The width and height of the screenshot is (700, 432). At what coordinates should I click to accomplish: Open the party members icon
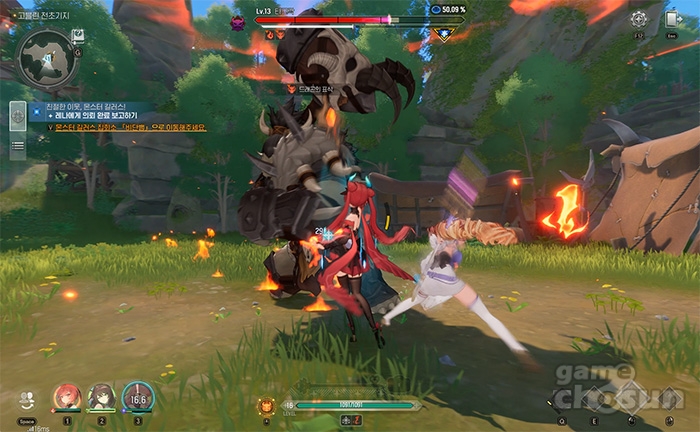coord(26,400)
